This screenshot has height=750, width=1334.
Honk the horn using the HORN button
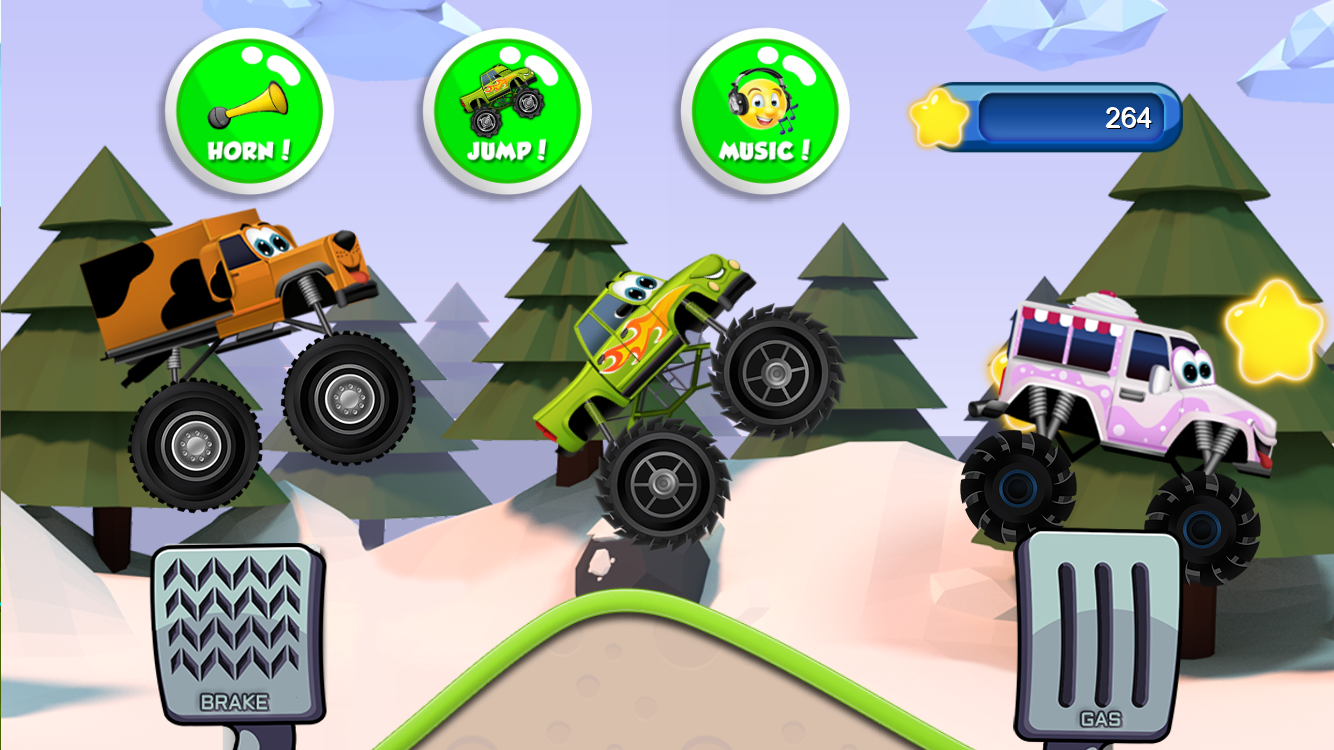249,108
